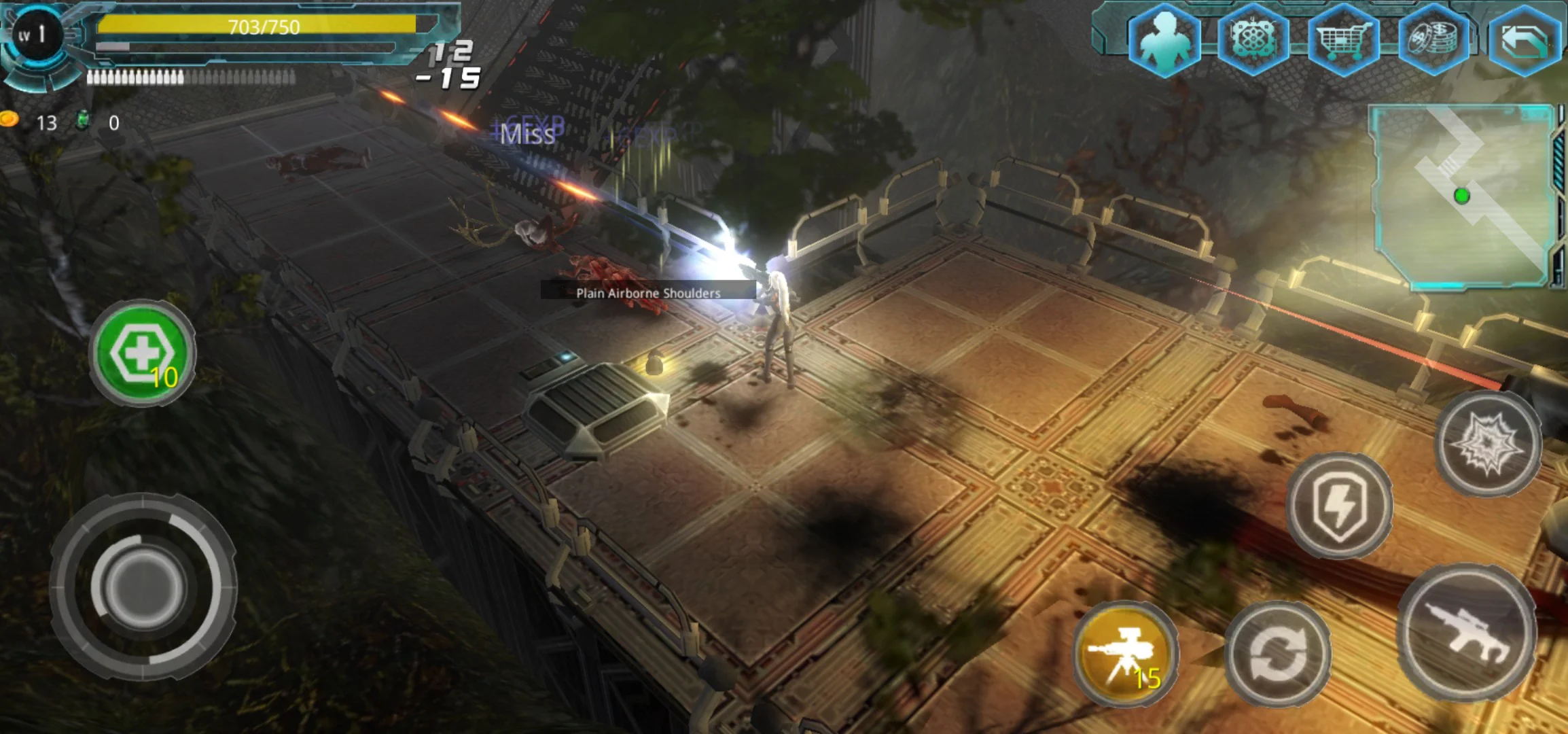Open the shopping cart store
The height and width of the screenshot is (734, 1568).
pyautogui.click(x=1342, y=39)
